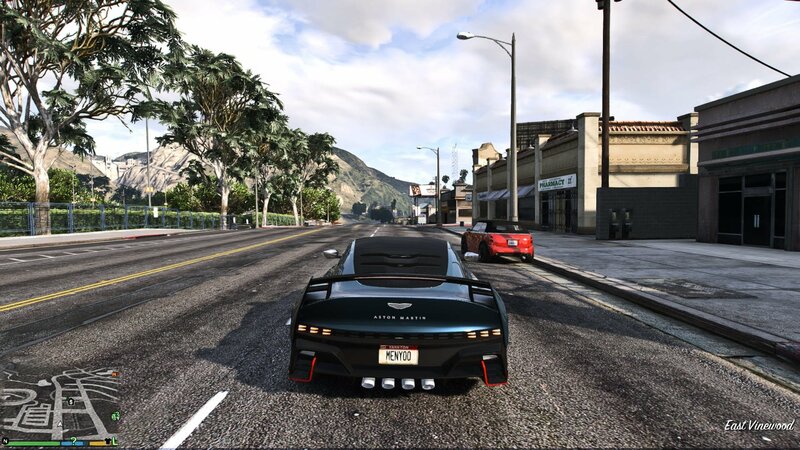Click the minimap in the corner

click(x=60, y=405)
